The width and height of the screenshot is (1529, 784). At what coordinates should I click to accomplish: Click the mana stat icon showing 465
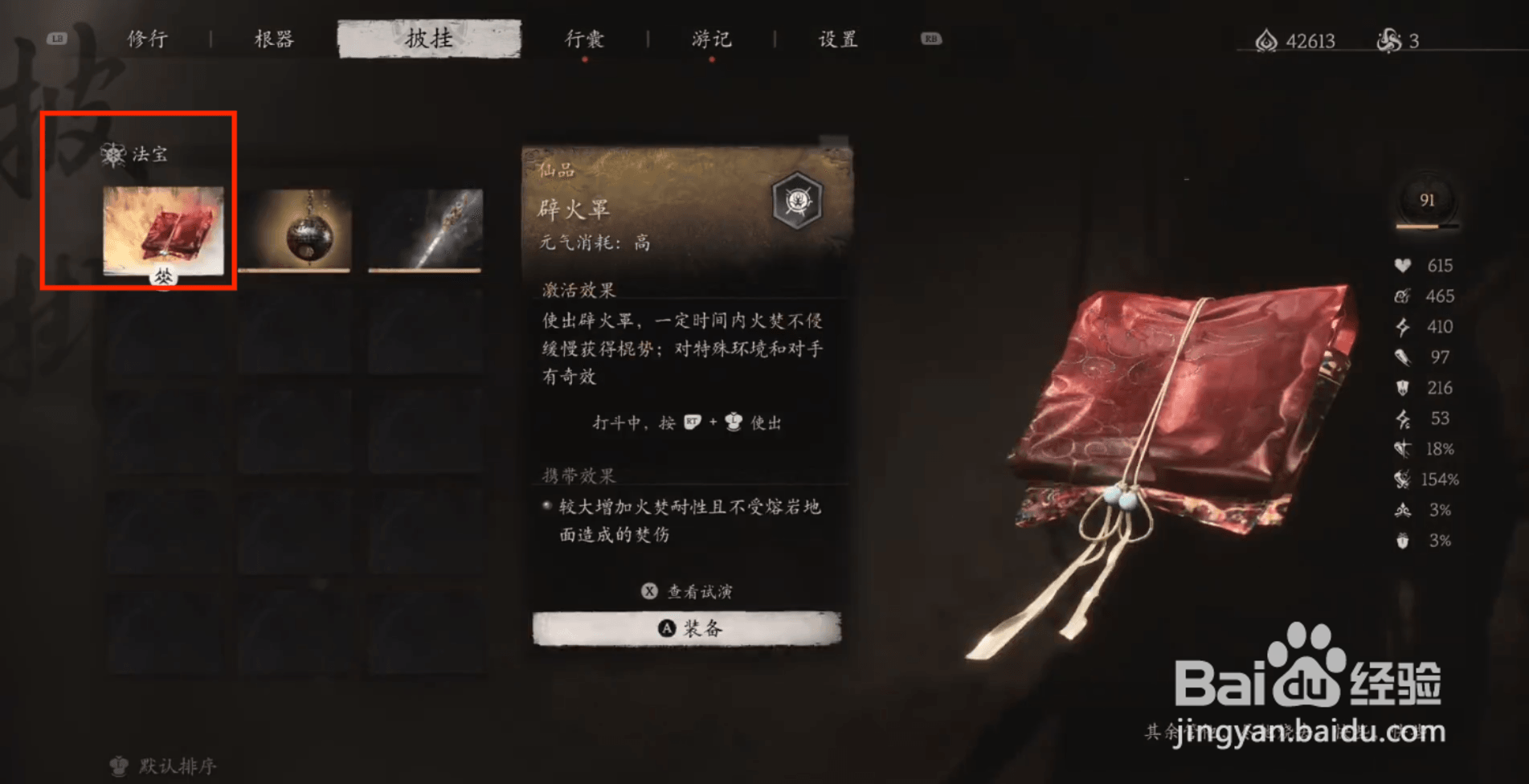pyautogui.click(x=1400, y=296)
